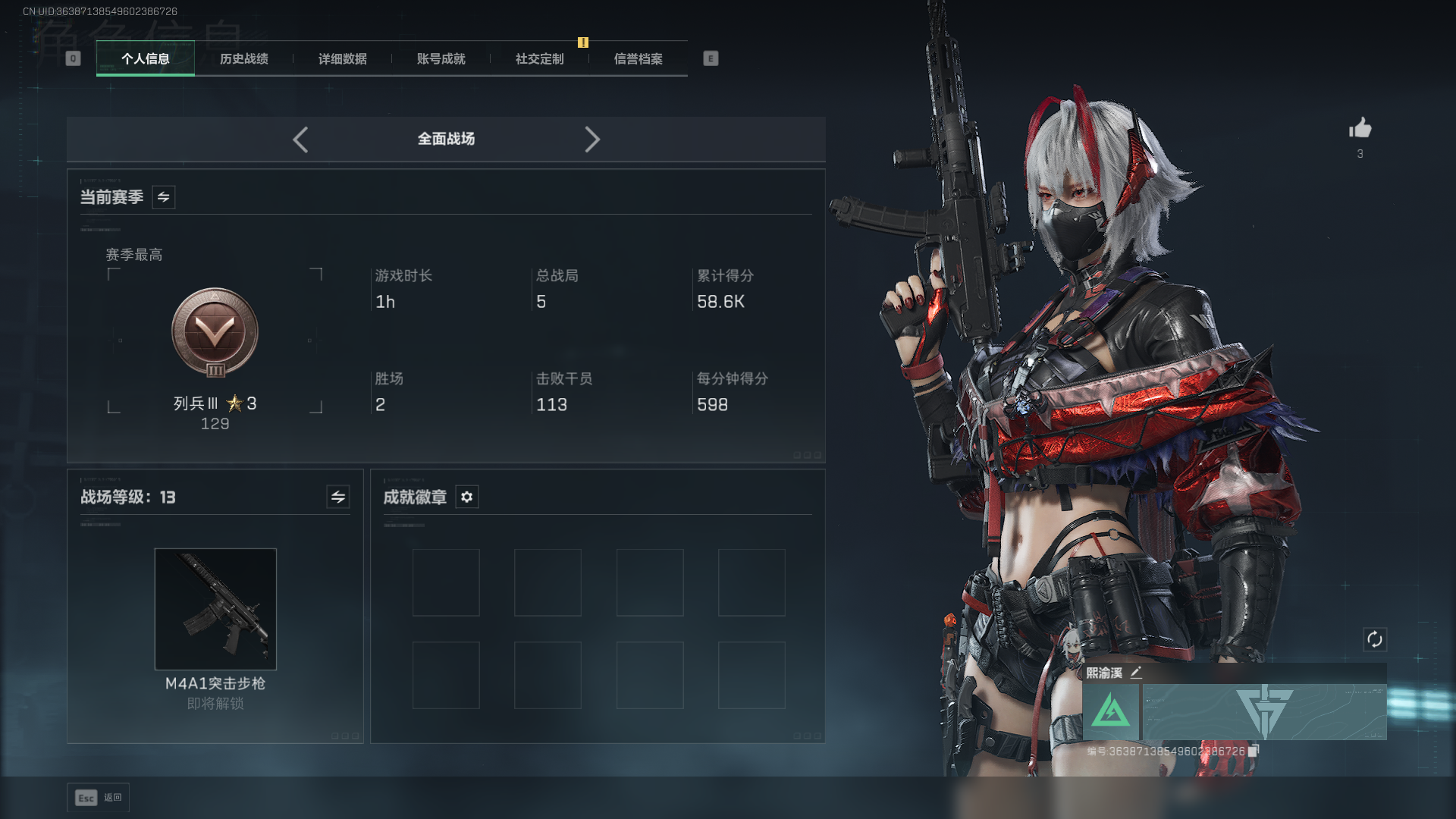Edit the player name 熙渝溪
Image resolution: width=1456 pixels, height=819 pixels.
(1136, 673)
